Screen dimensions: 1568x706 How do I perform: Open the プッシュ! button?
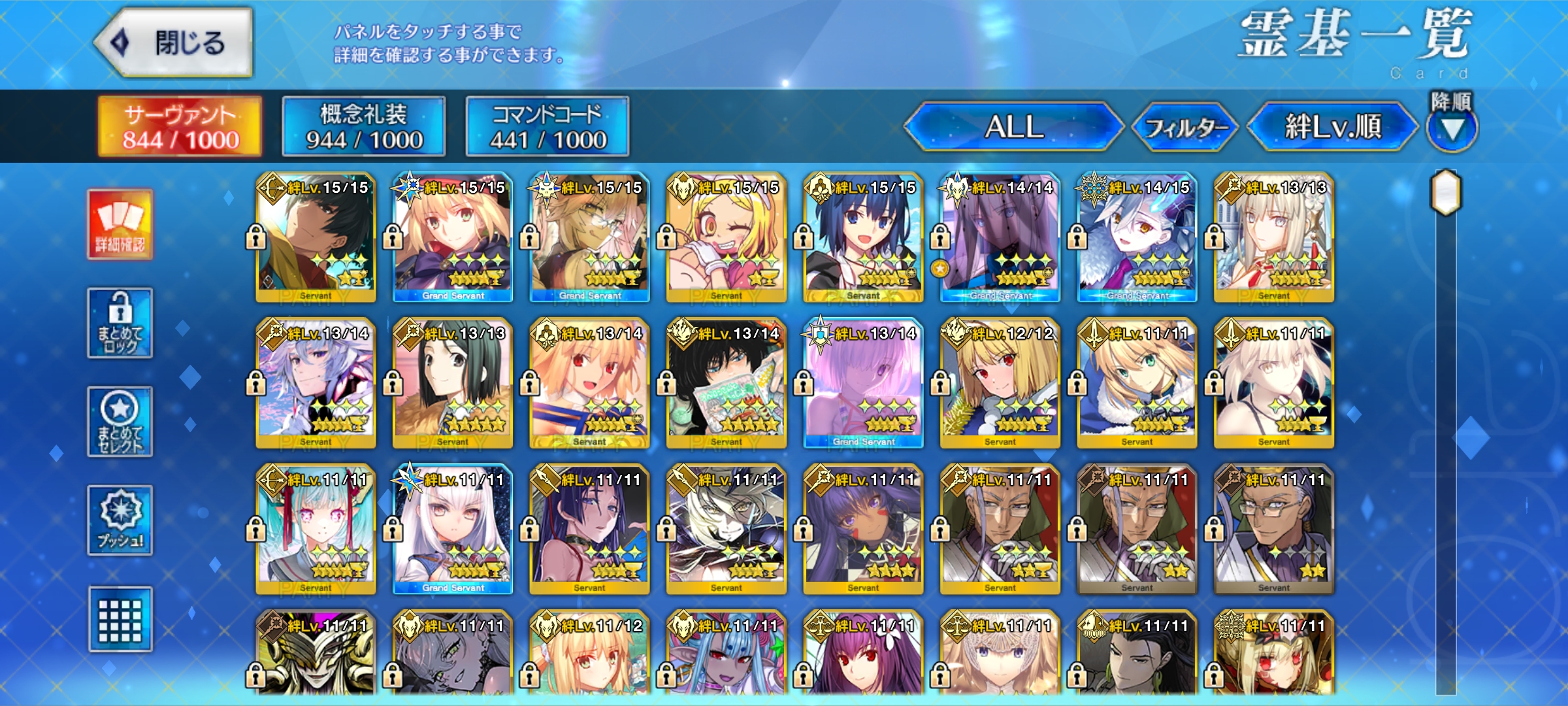pos(120,520)
